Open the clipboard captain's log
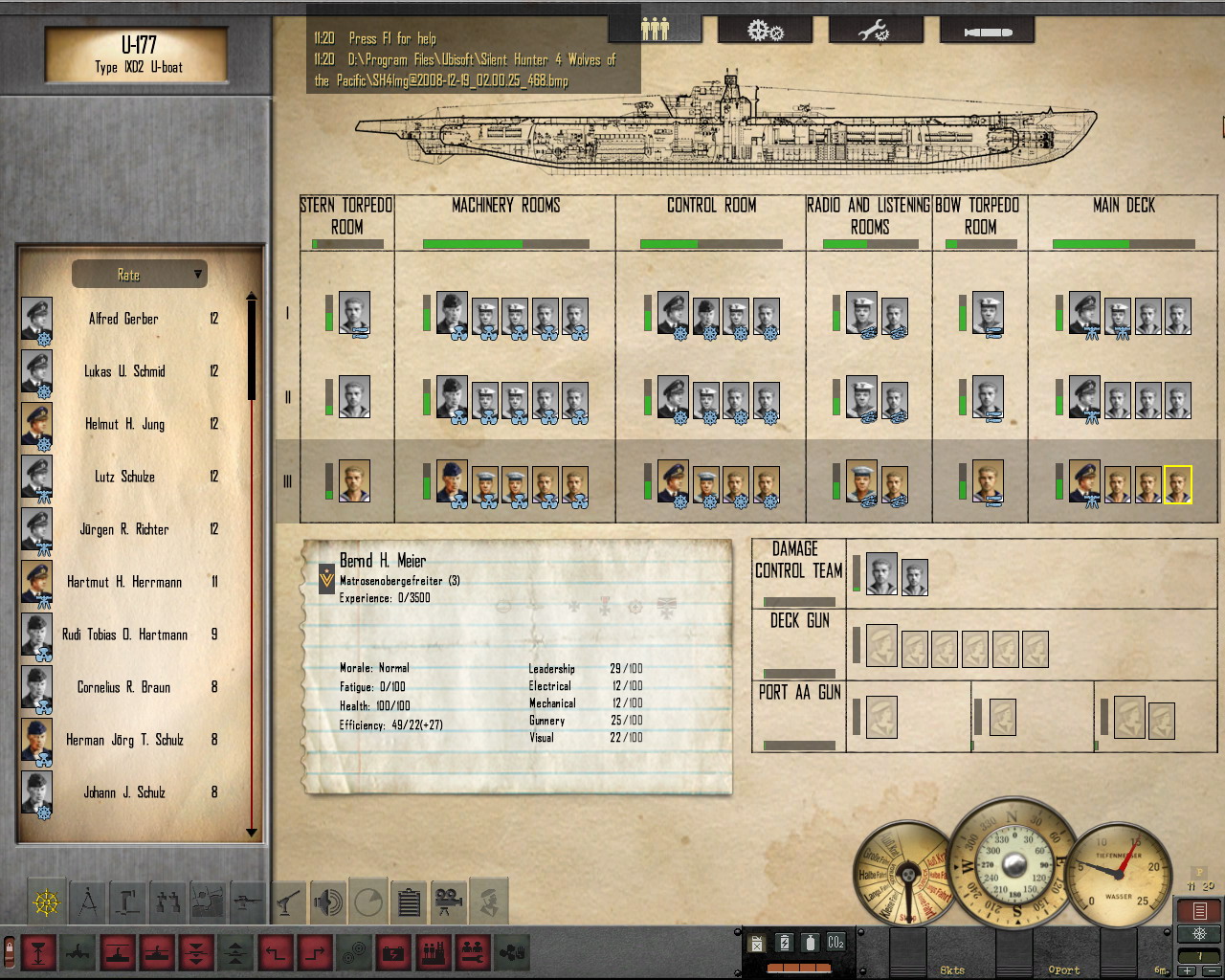 coord(409,902)
